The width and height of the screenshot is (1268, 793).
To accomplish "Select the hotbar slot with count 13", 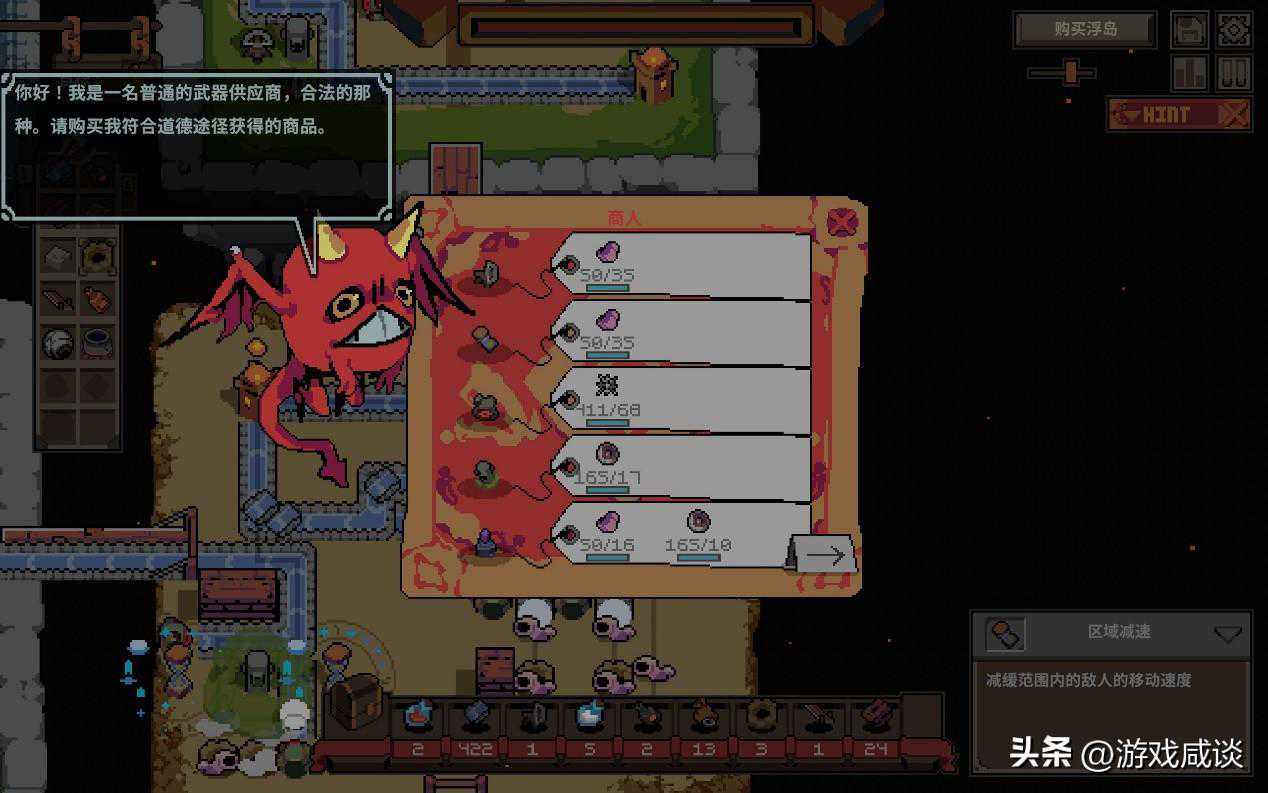I will coord(705,717).
